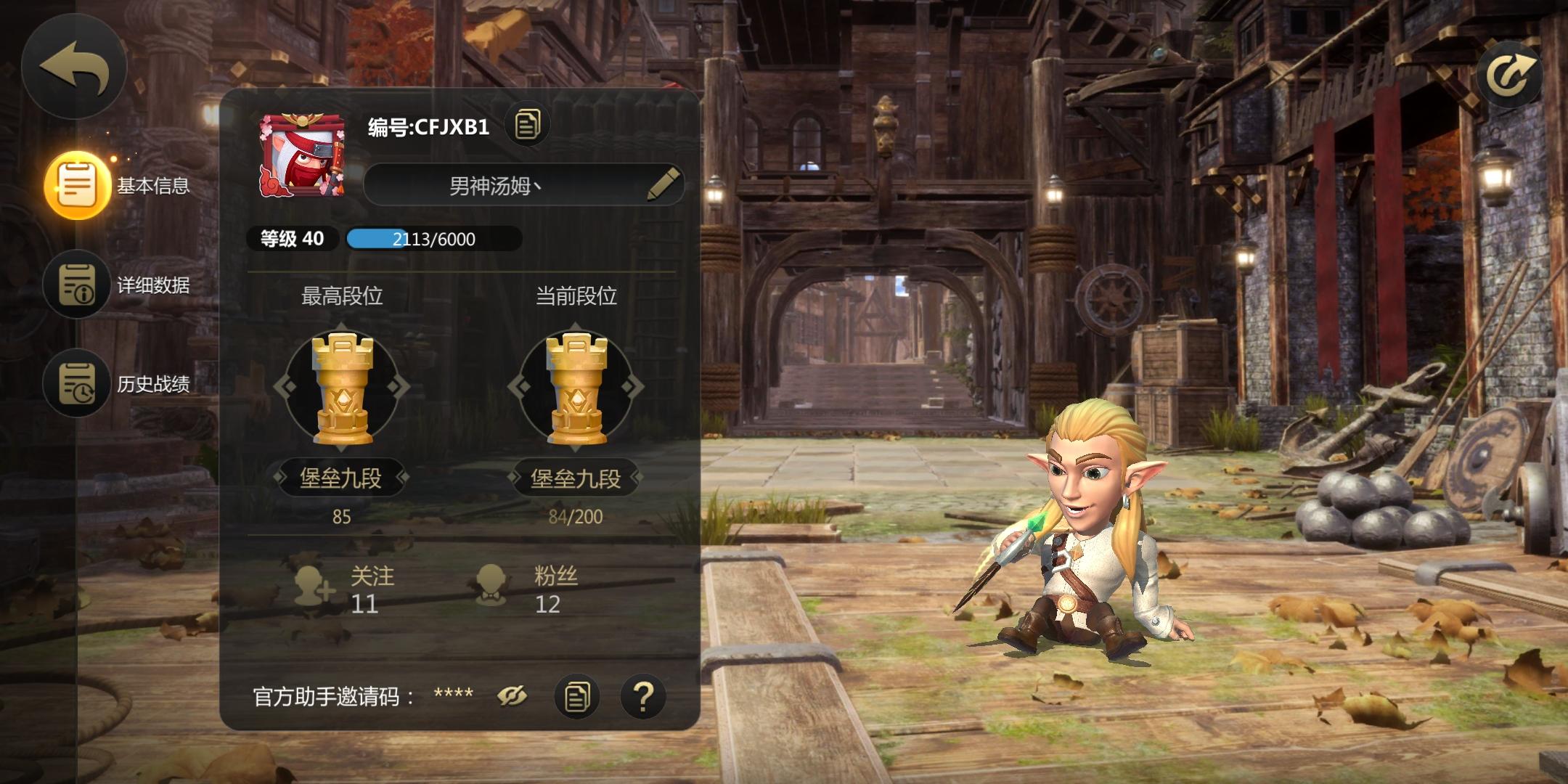Image resolution: width=1568 pixels, height=784 pixels.
Task: Copy the official assistant invitation code
Action: click(577, 697)
